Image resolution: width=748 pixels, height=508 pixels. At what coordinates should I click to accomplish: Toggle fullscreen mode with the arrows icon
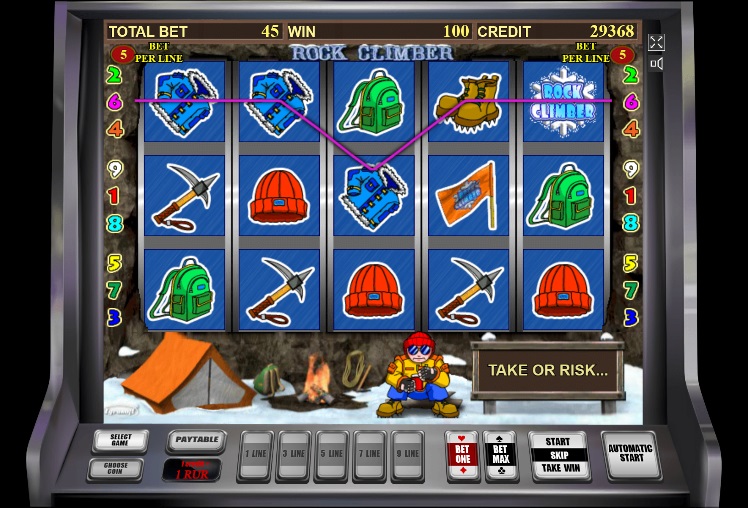(656, 42)
